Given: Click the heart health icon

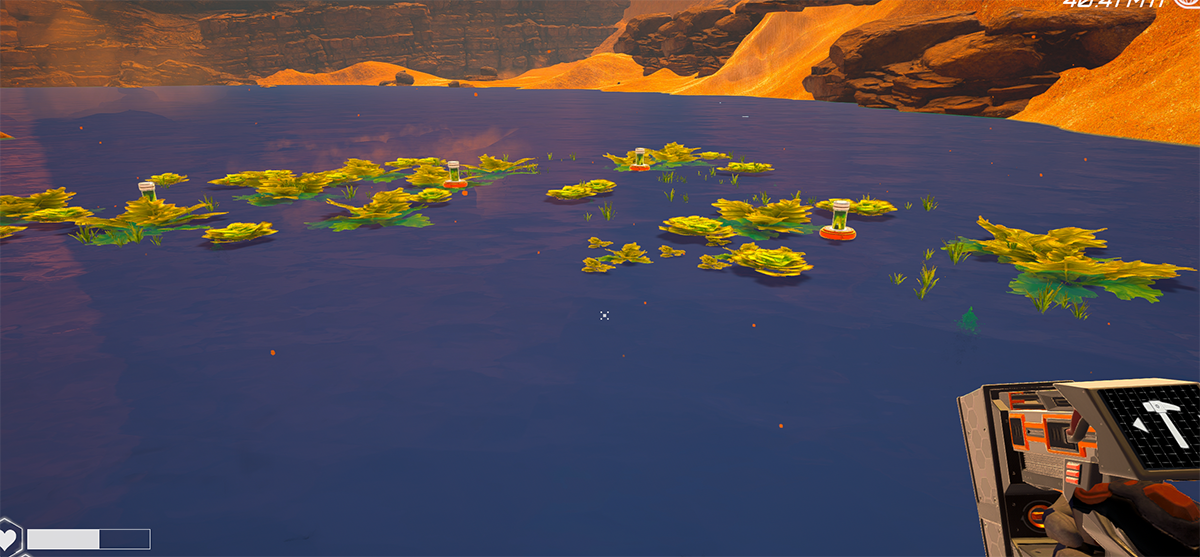Looking at the screenshot, I should [8, 538].
